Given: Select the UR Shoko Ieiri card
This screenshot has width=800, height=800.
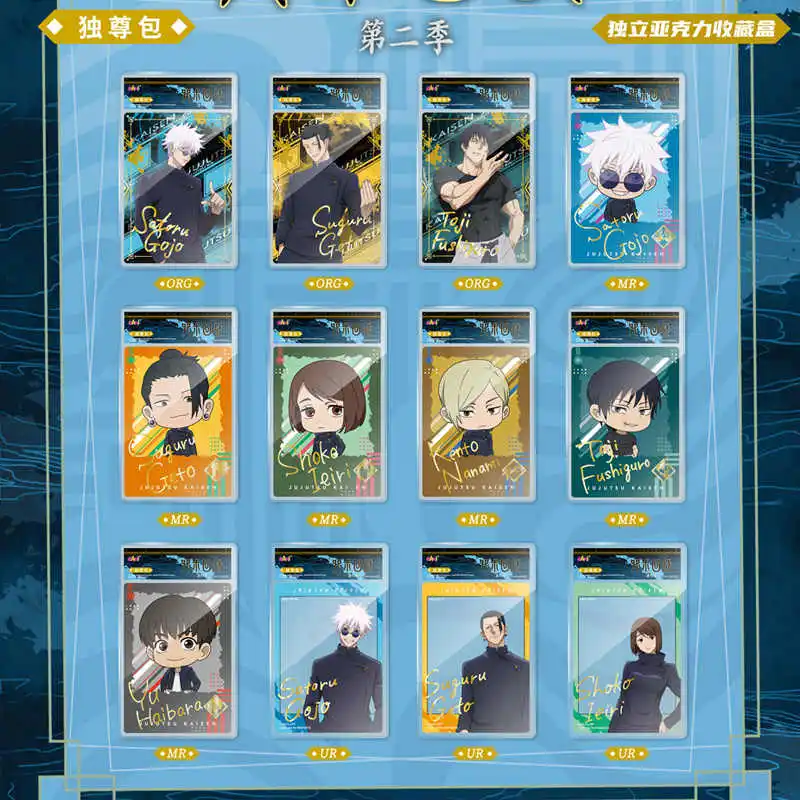Looking at the screenshot, I should click(x=626, y=641).
